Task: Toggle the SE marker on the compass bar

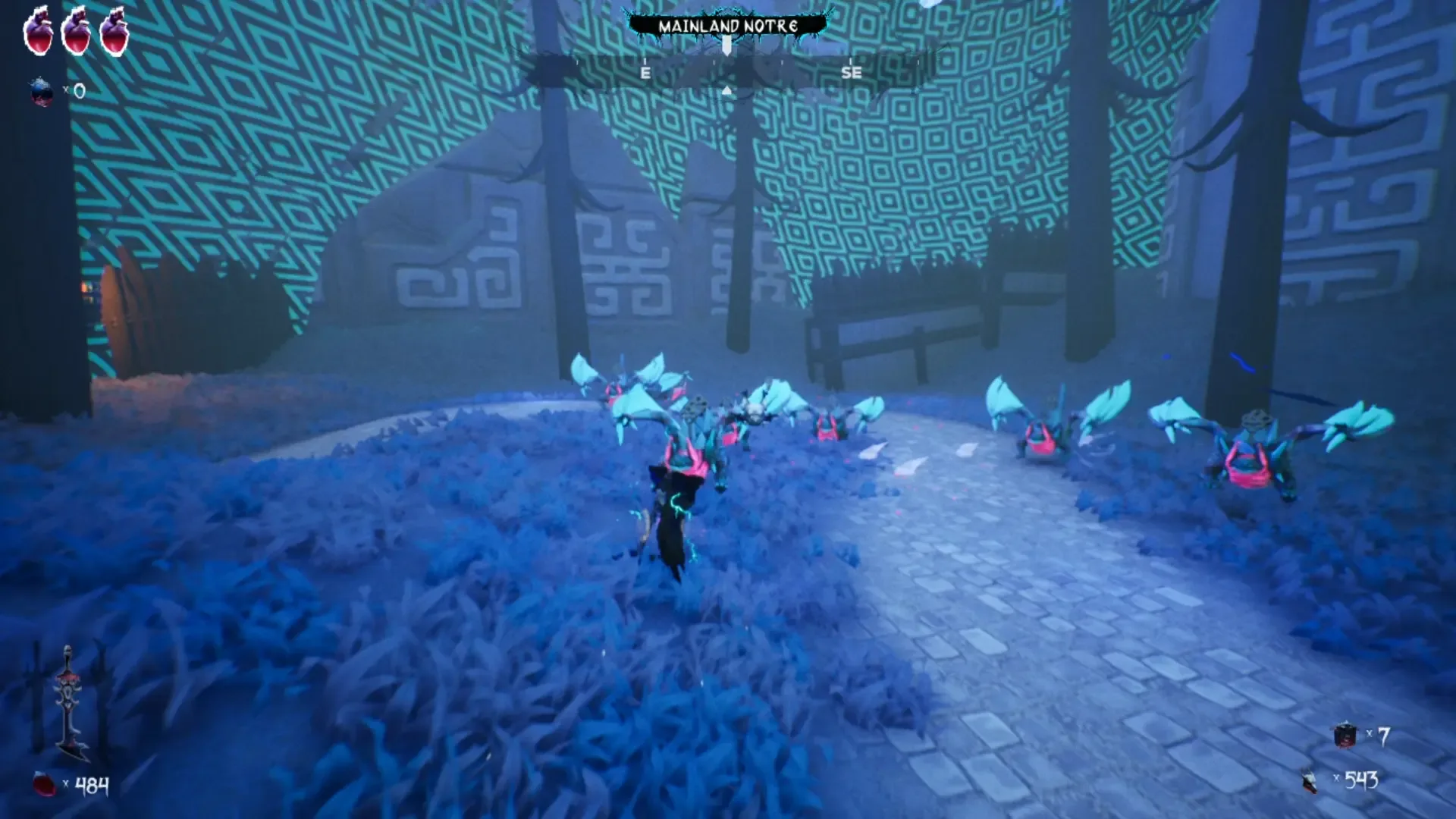Action: tap(852, 73)
